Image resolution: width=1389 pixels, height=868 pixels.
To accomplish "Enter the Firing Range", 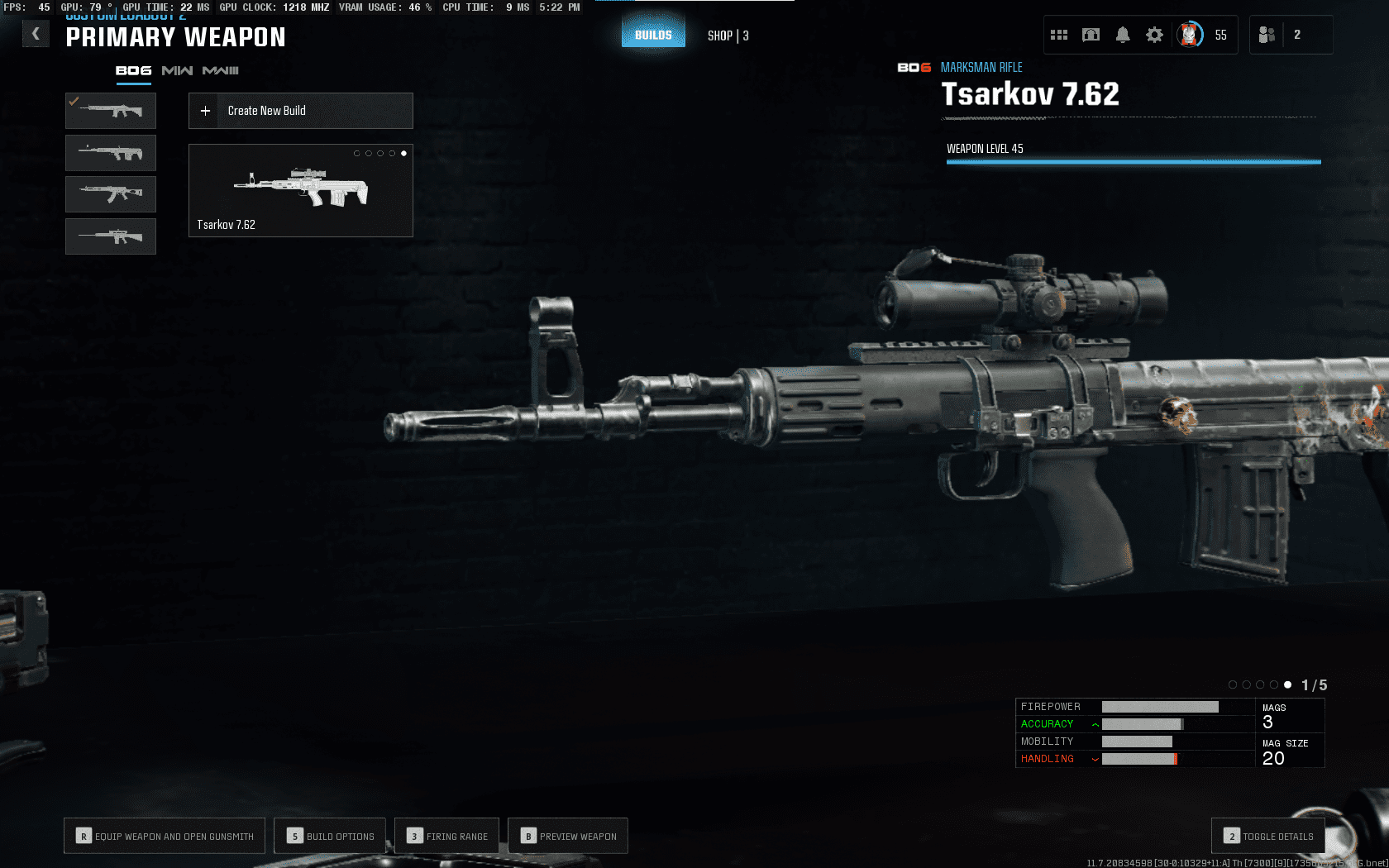I will click(x=447, y=836).
